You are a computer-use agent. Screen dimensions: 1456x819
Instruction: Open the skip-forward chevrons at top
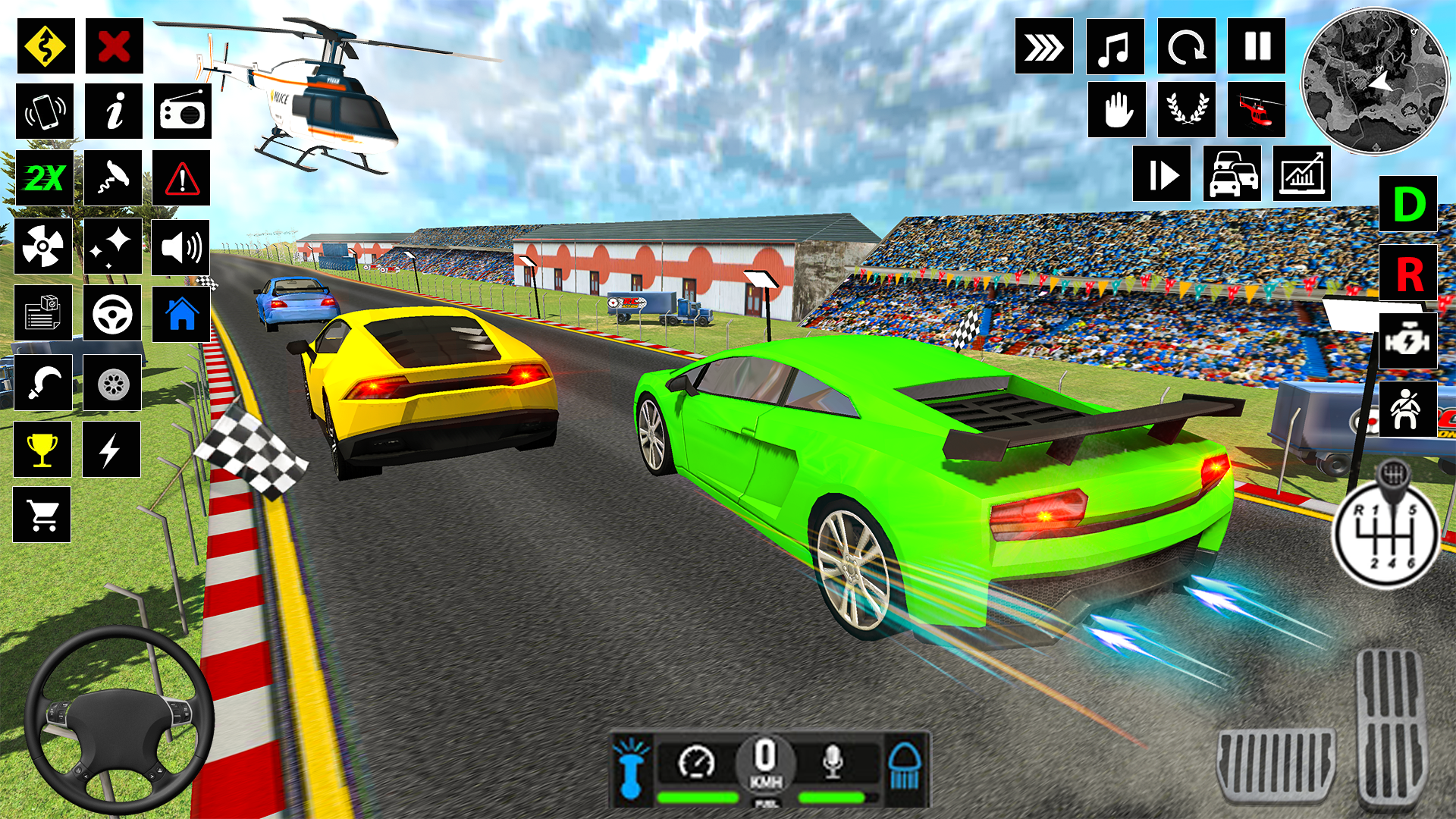pyautogui.click(x=1044, y=47)
